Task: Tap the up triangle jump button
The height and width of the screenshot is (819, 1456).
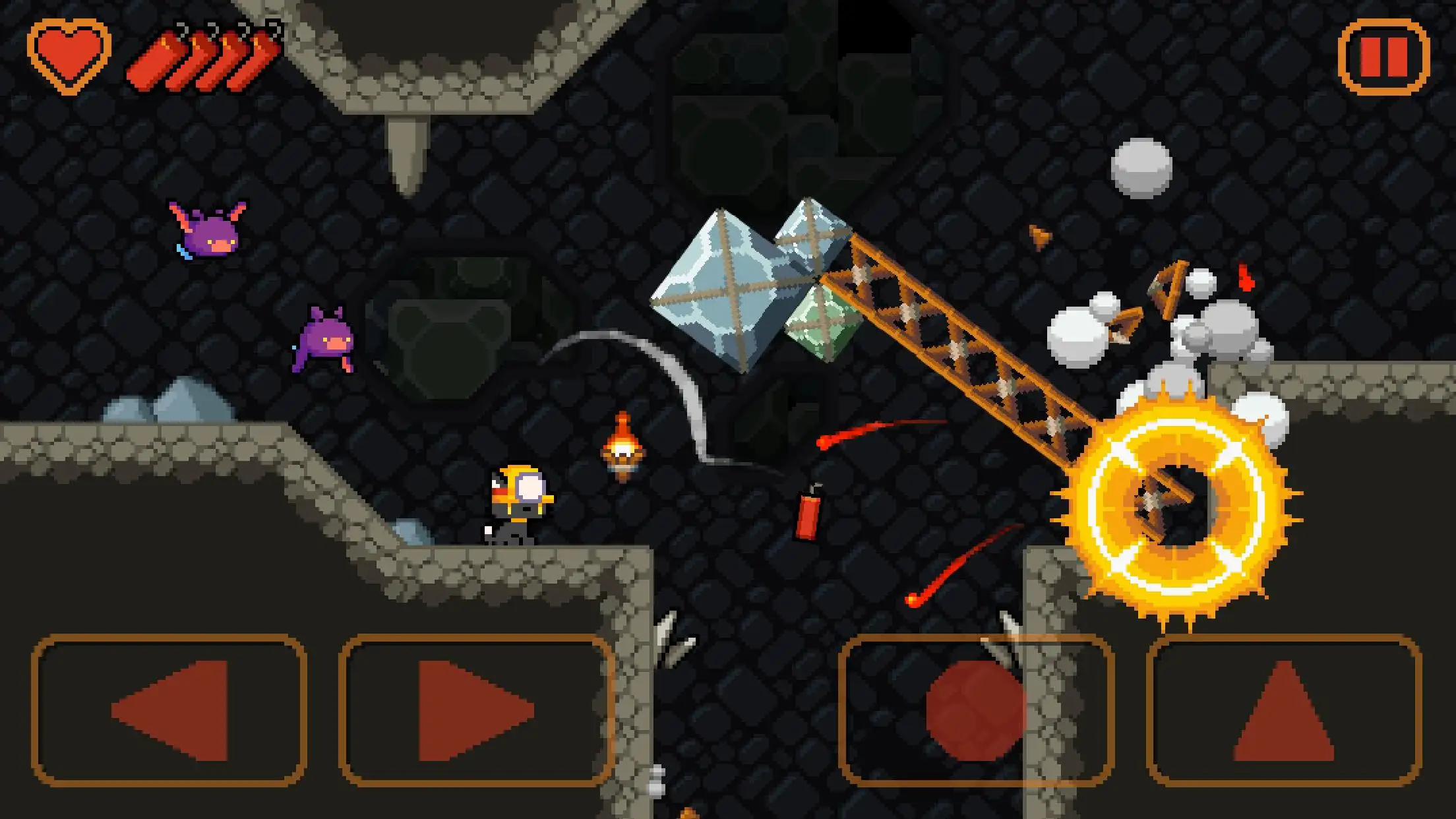Action: tap(1283, 711)
